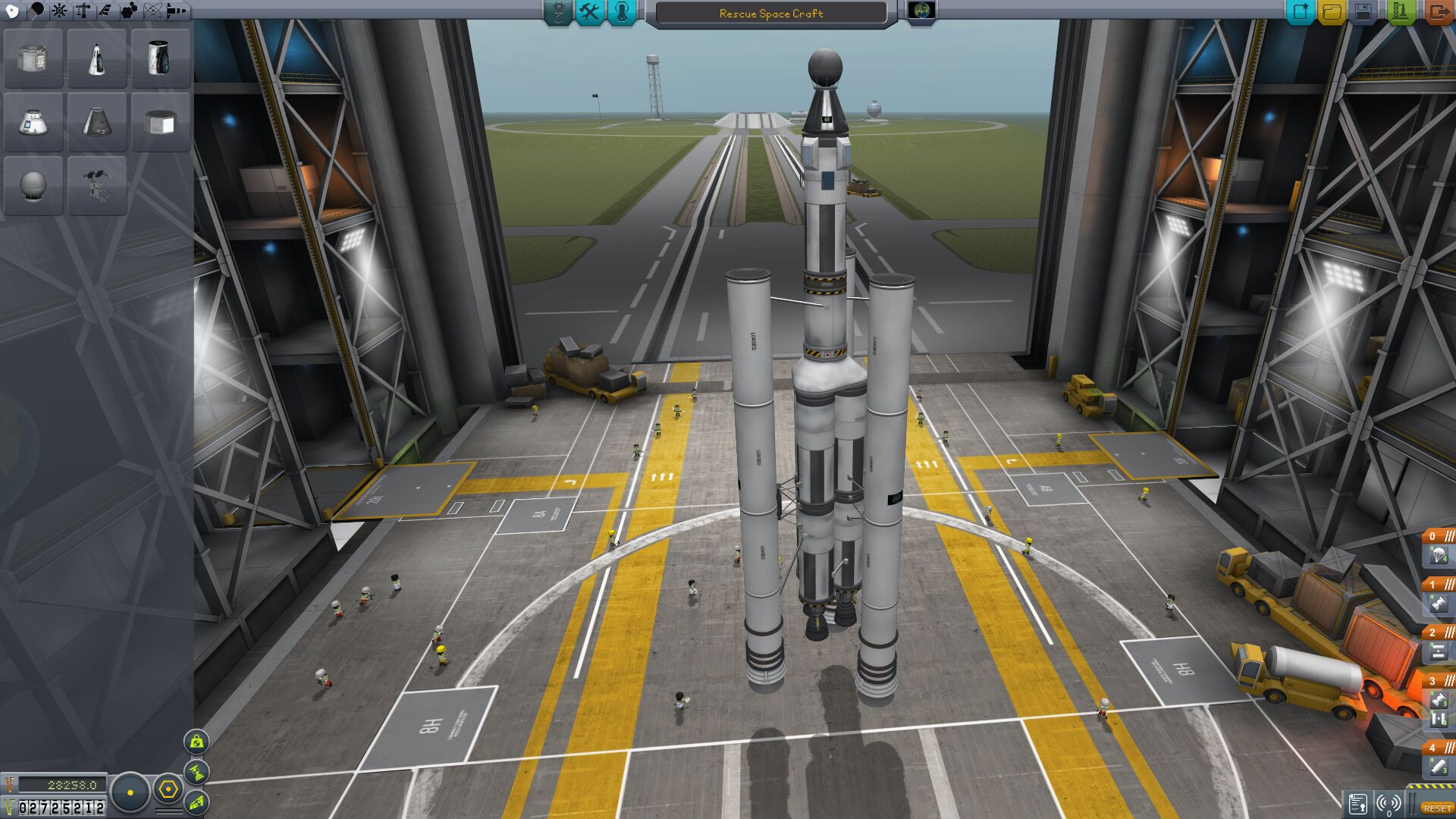Viewport: 1456px width, 819px height.
Task: Save the craft with floppy disk
Action: [1363, 12]
